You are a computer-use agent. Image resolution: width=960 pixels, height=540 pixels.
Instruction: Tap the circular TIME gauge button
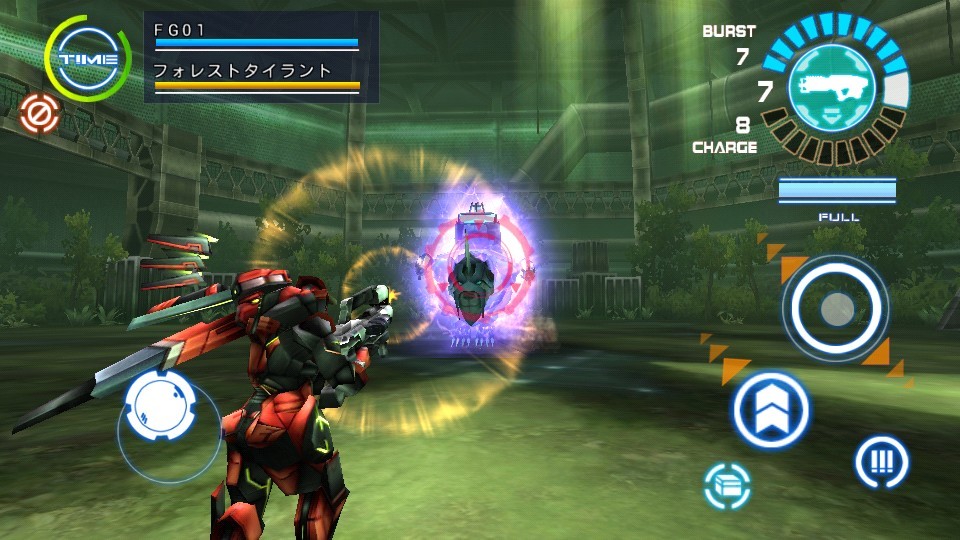88,59
